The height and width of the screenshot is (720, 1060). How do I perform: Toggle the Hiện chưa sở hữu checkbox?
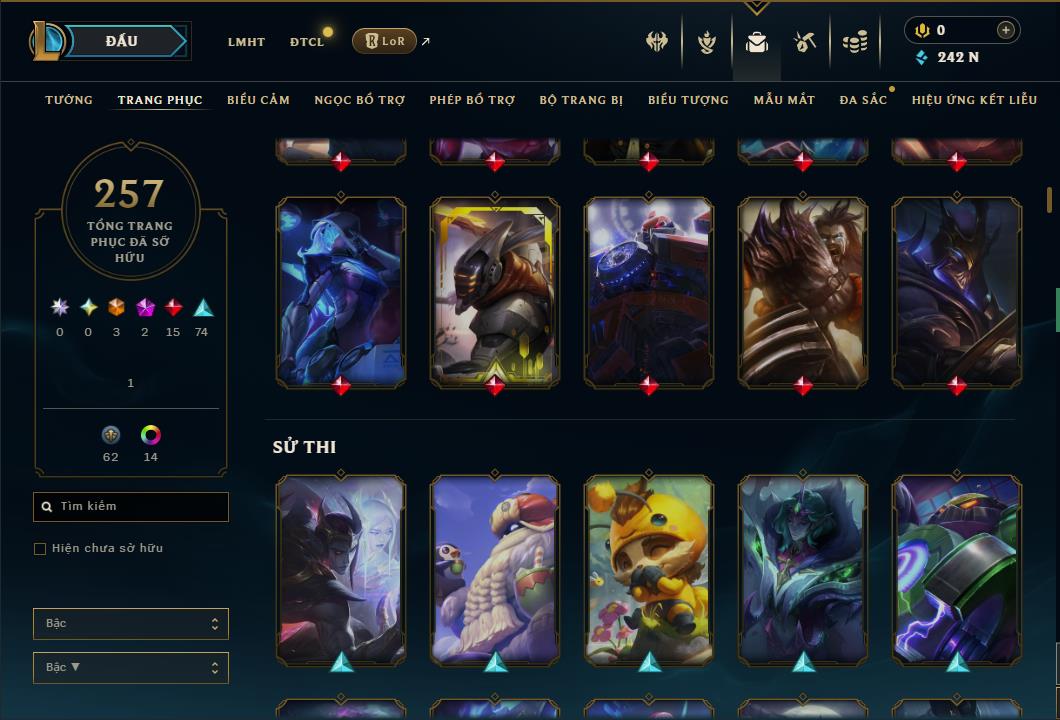coord(40,548)
